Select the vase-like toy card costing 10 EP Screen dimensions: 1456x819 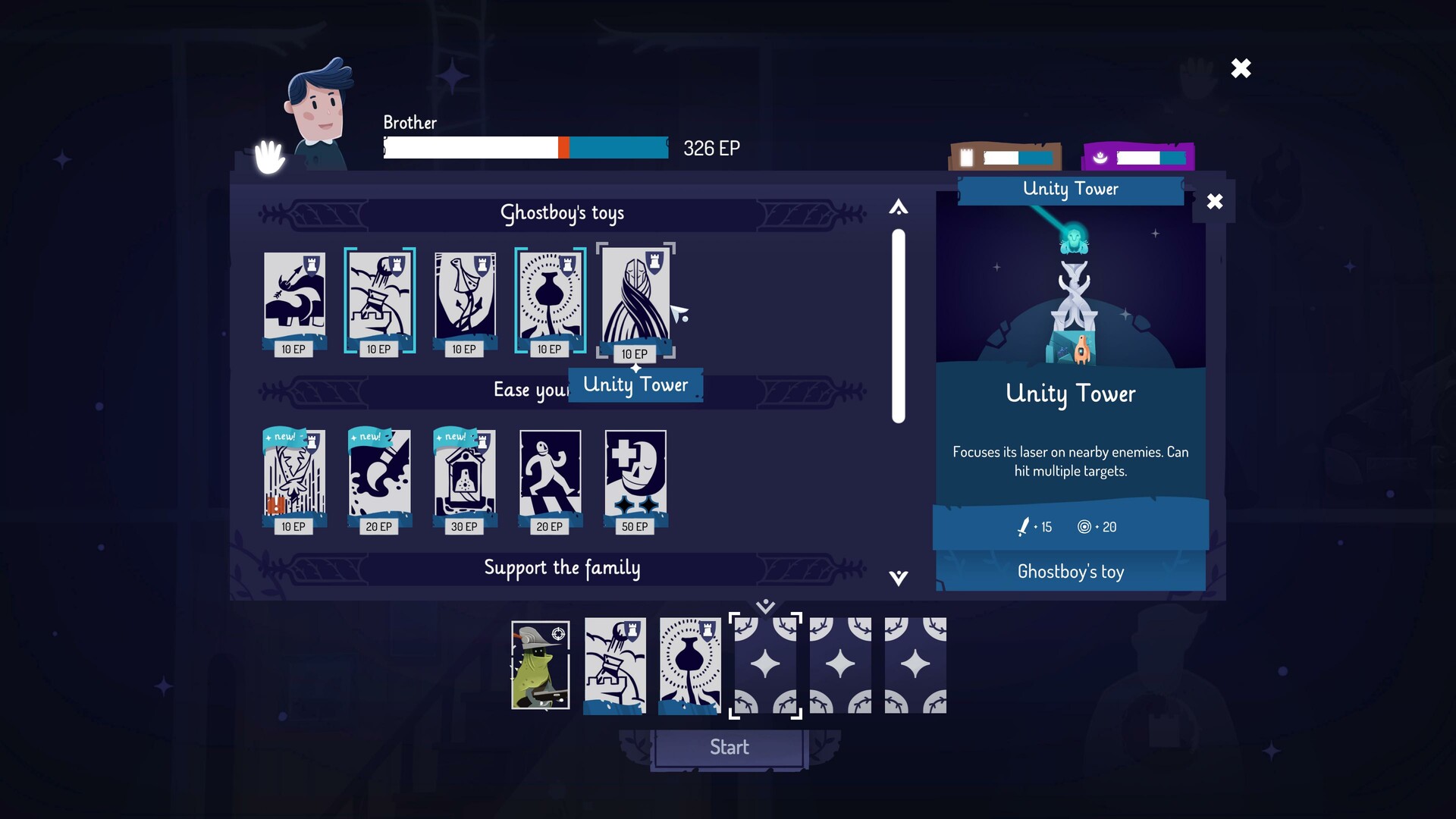(x=550, y=300)
